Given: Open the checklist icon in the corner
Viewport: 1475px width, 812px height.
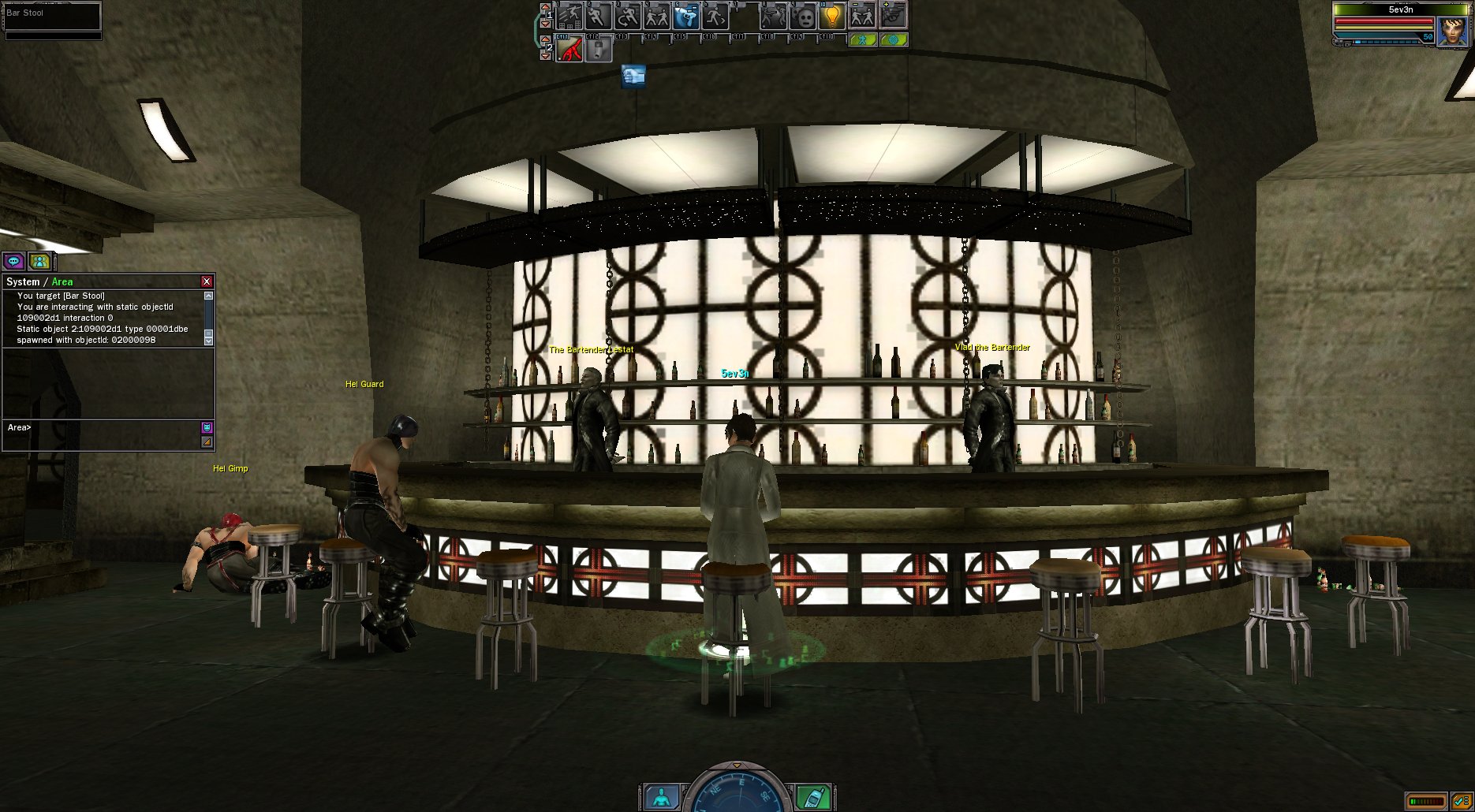Looking at the screenshot, I should pyautogui.click(x=1461, y=802).
